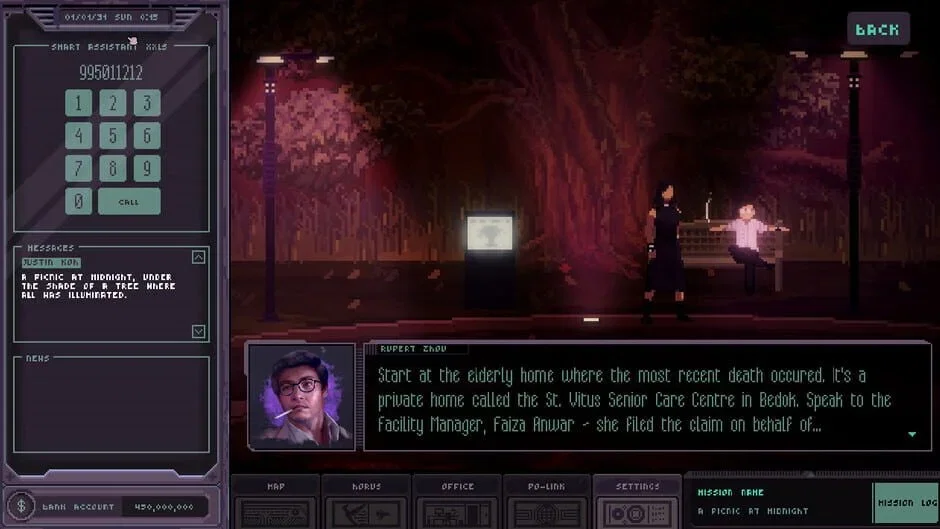Choose keypad digit 6

click(147, 136)
